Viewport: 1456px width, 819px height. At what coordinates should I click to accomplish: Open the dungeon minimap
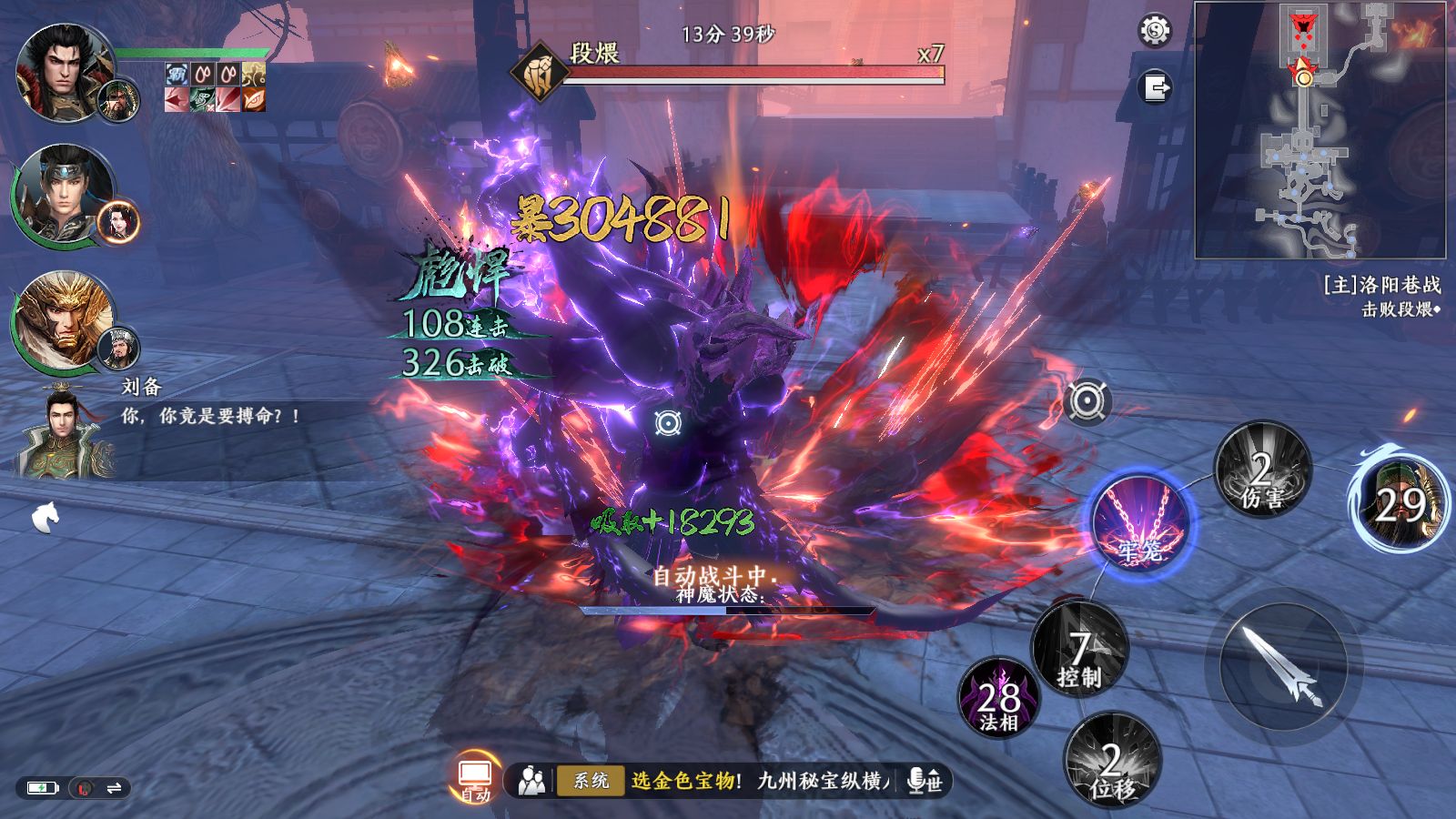coord(1319,130)
